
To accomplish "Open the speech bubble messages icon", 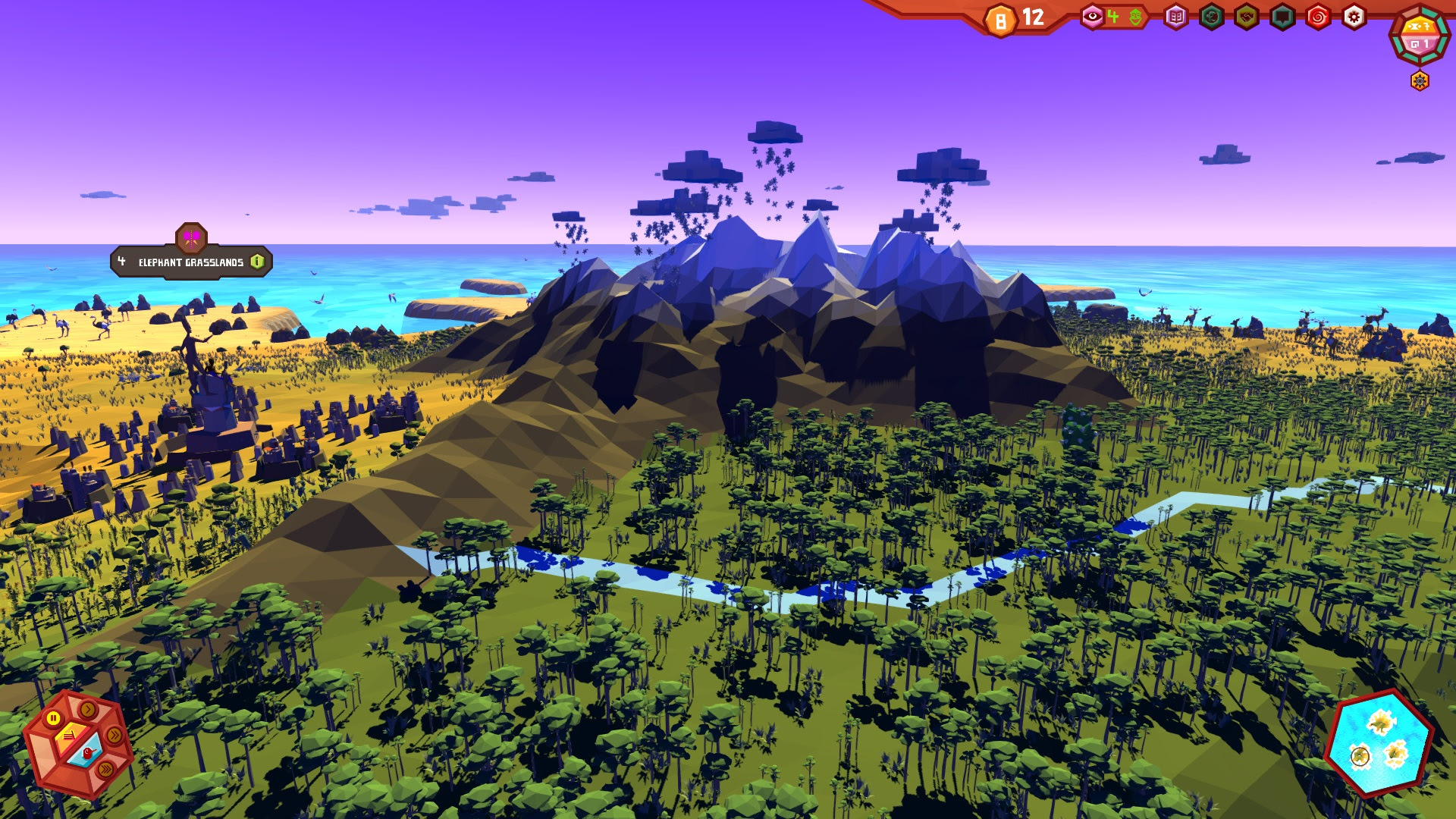I will point(1282,17).
